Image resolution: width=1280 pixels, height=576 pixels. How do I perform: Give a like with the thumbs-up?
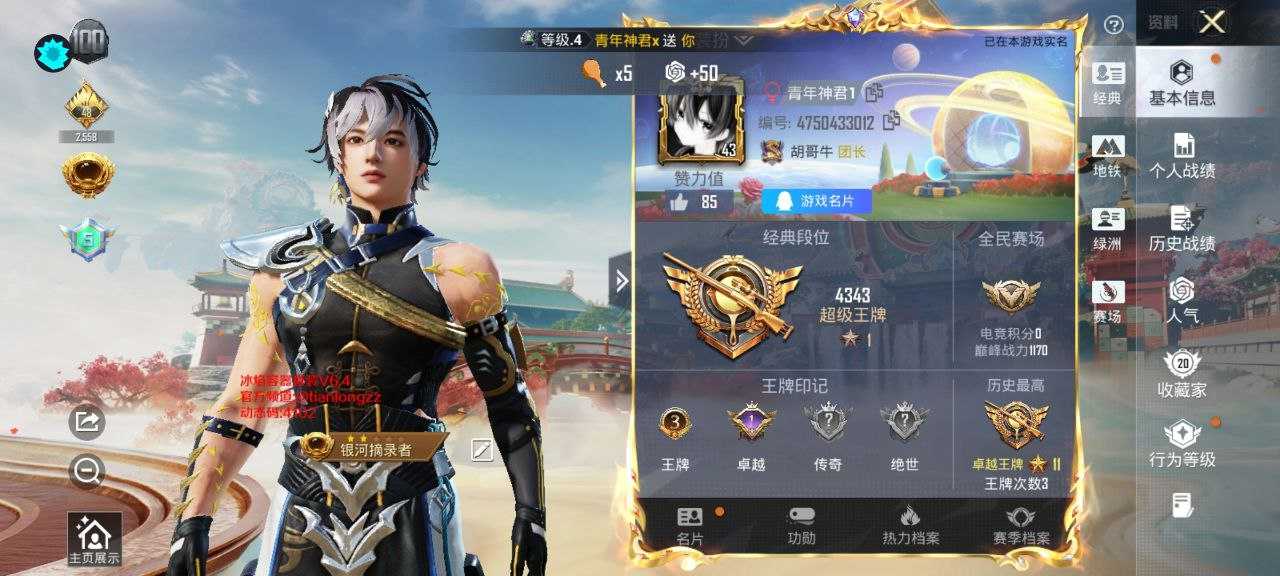click(679, 202)
